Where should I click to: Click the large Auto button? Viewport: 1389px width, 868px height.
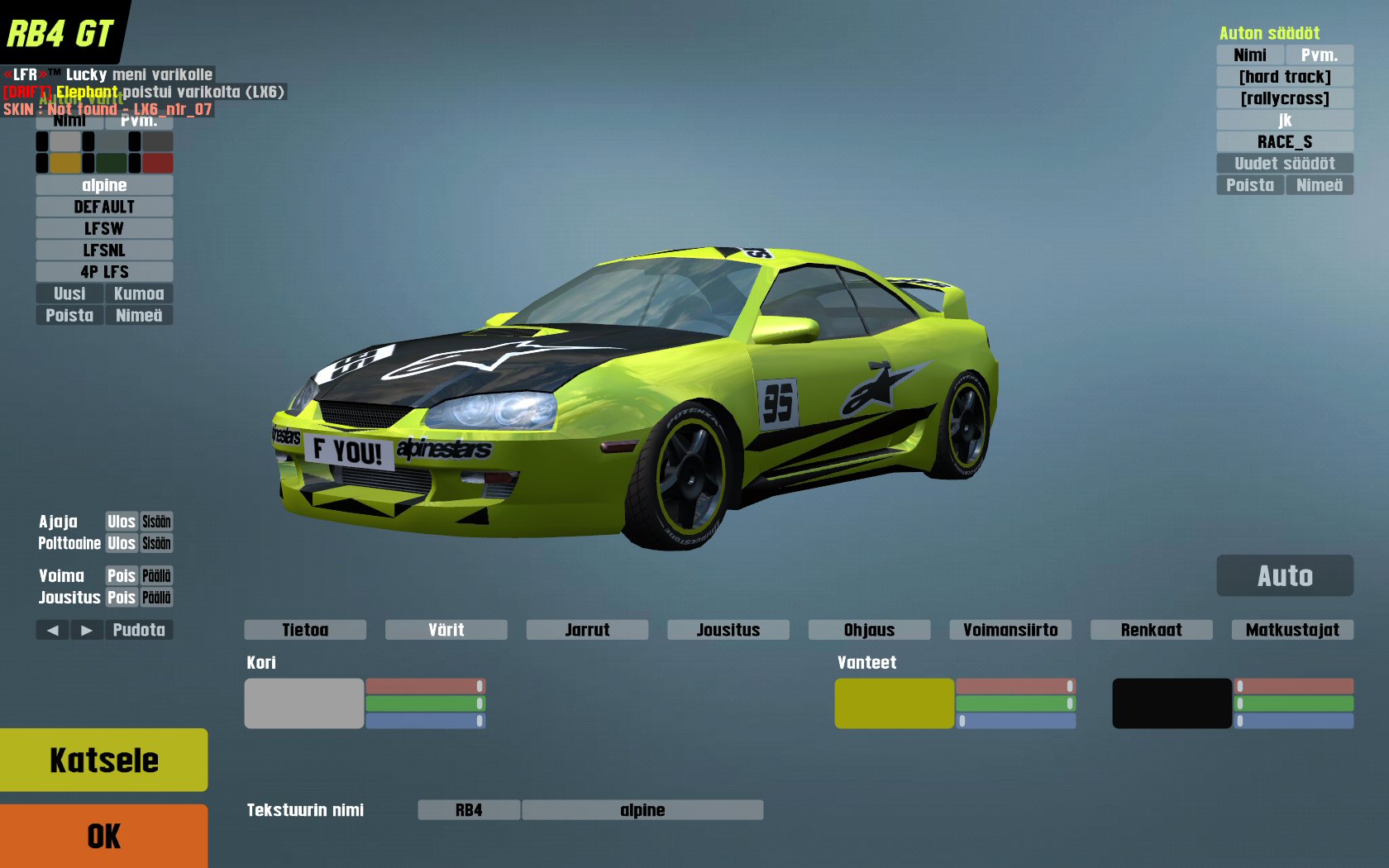click(x=1285, y=575)
